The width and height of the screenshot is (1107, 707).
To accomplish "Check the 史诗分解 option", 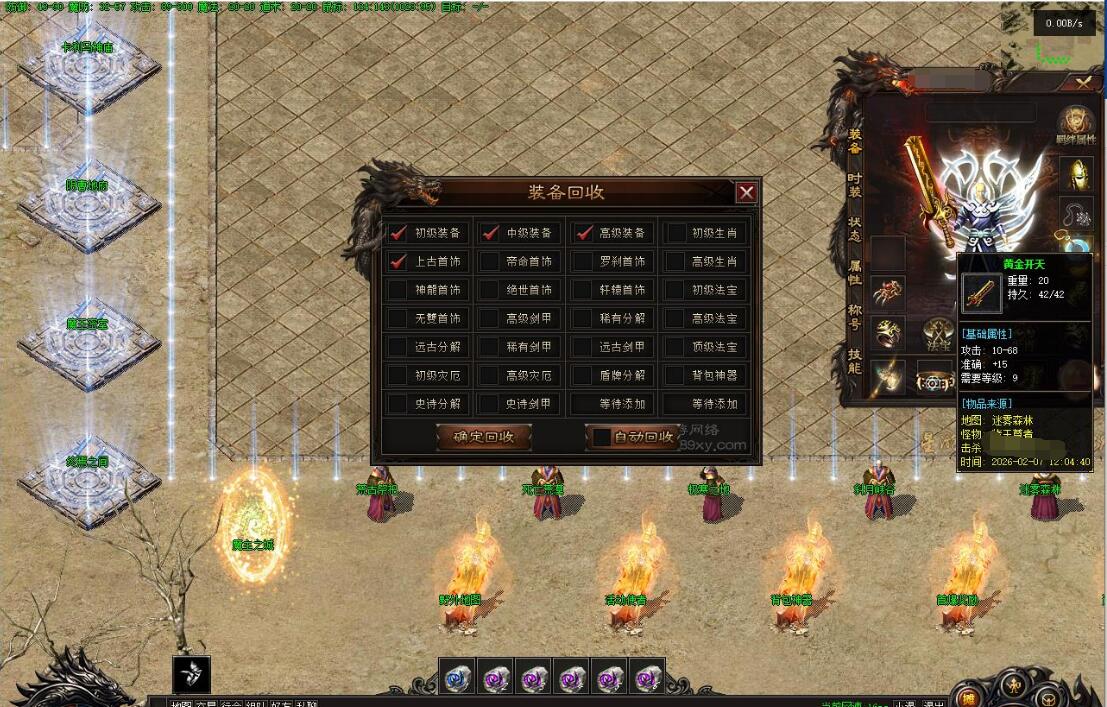I will (399, 404).
